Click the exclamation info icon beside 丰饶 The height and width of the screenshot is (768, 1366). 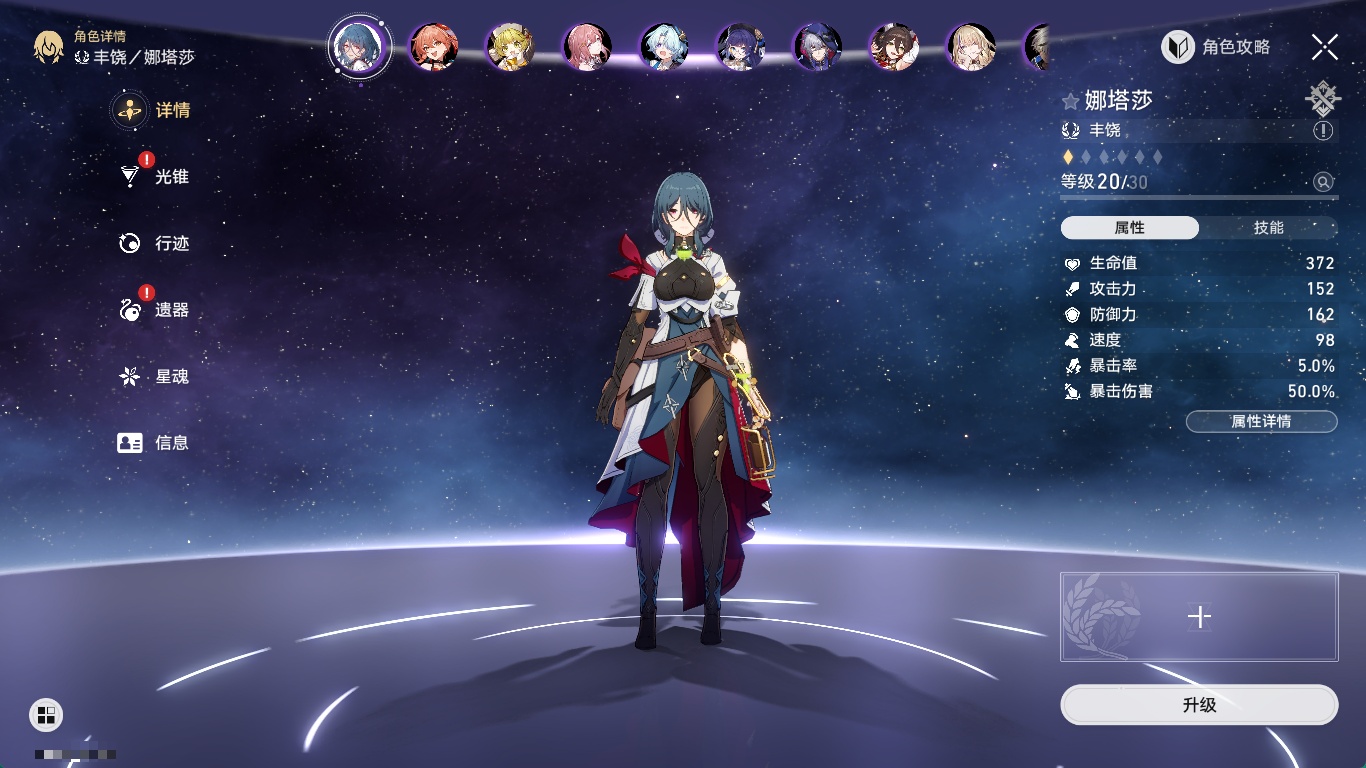(1323, 130)
